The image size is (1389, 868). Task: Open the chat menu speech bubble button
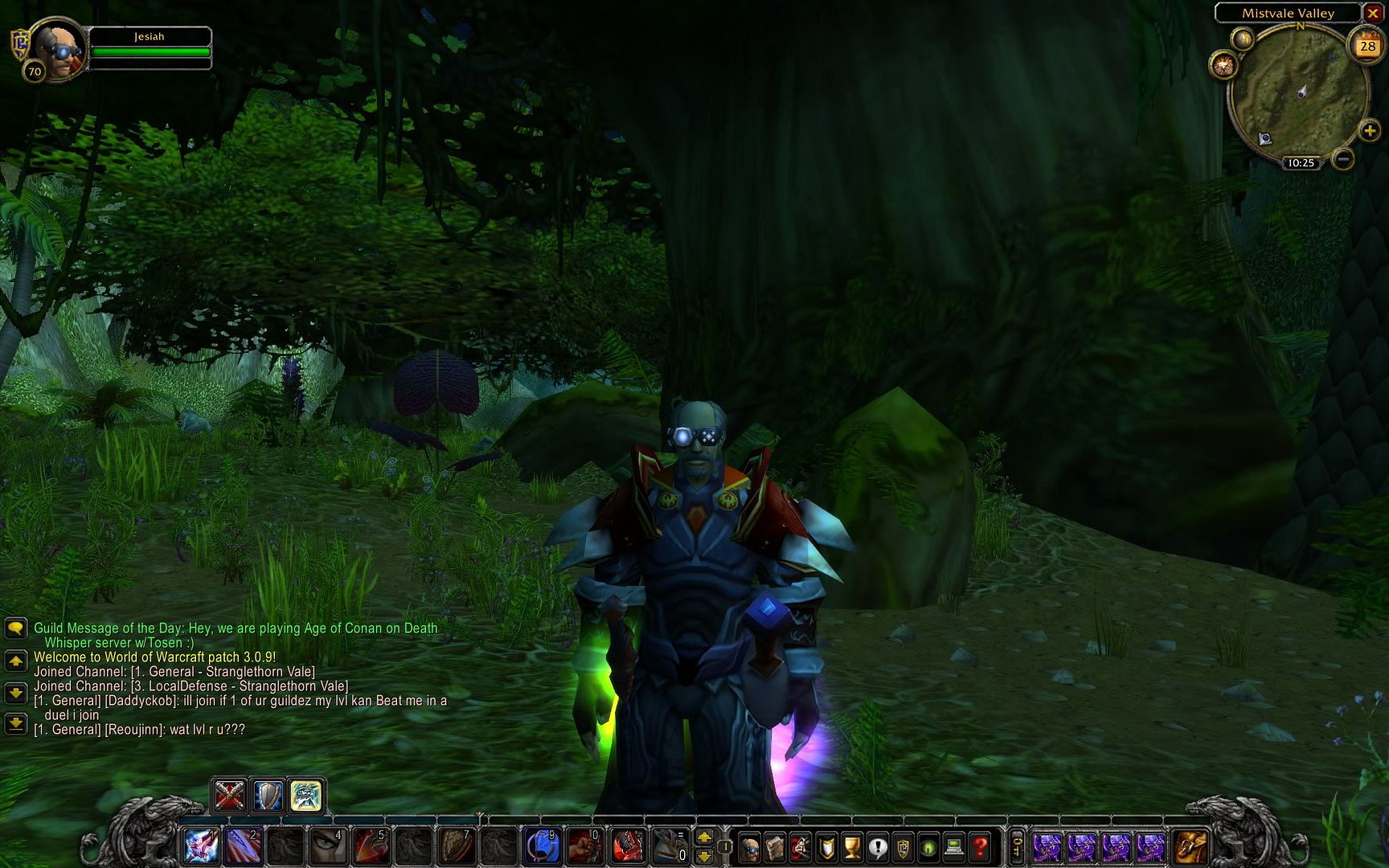(x=15, y=628)
